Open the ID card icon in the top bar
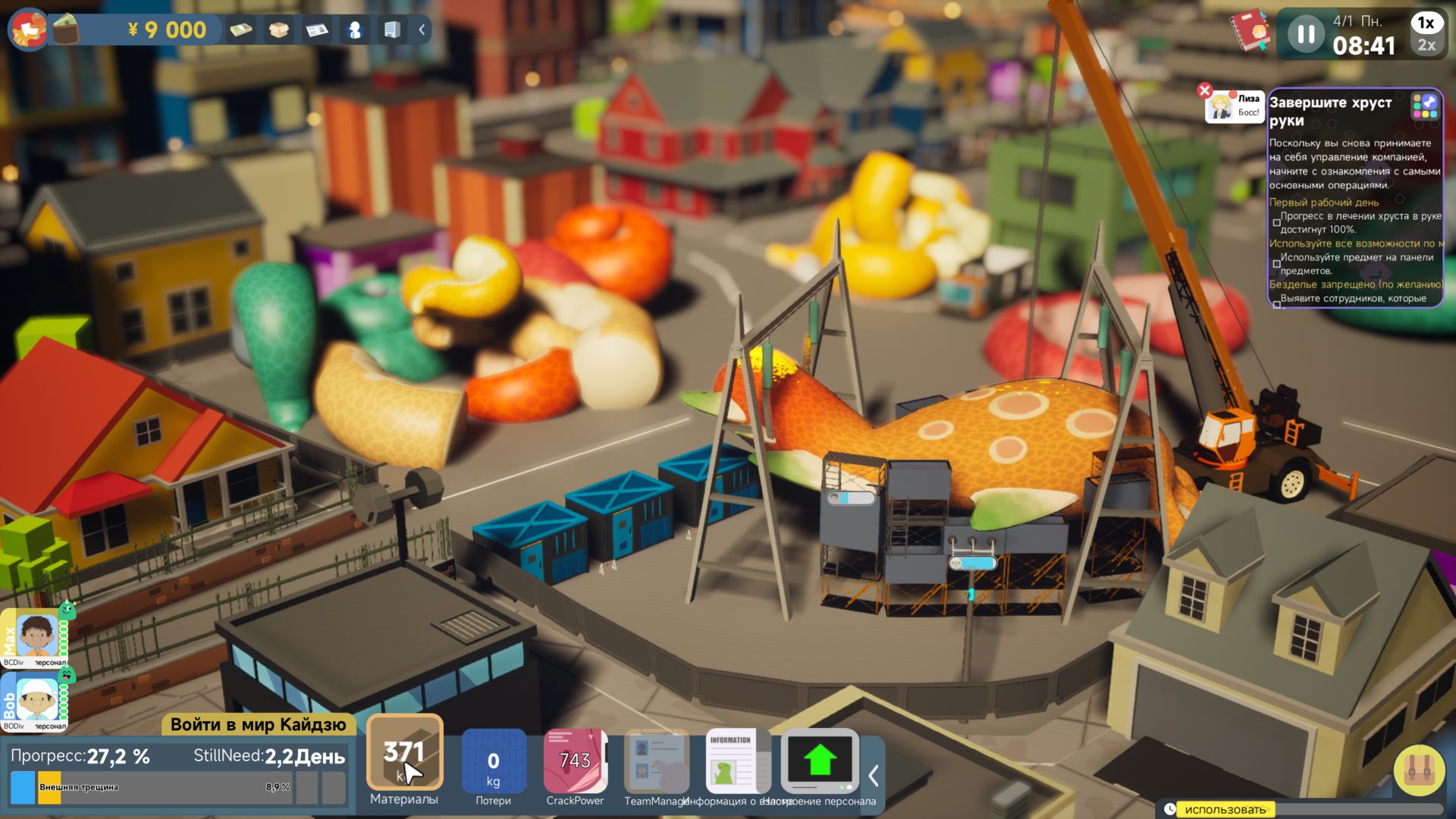 [x=317, y=30]
